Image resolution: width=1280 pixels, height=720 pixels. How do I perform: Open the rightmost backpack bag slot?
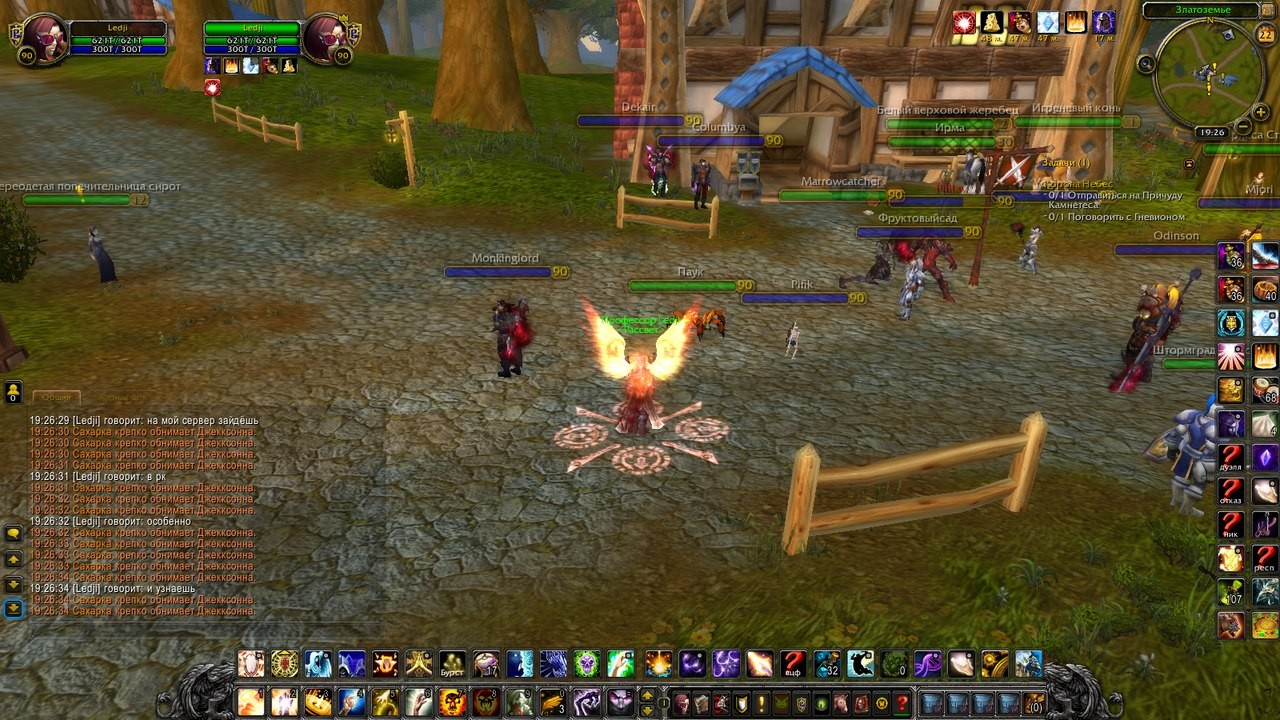coord(1034,703)
